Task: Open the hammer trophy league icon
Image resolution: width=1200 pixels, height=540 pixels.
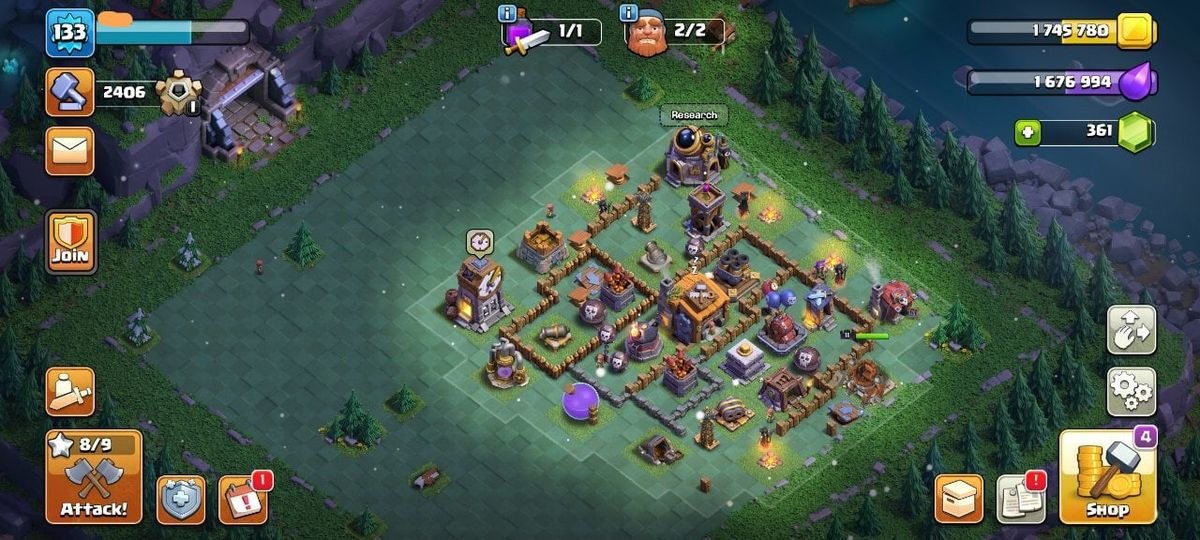Action: click(x=70, y=92)
